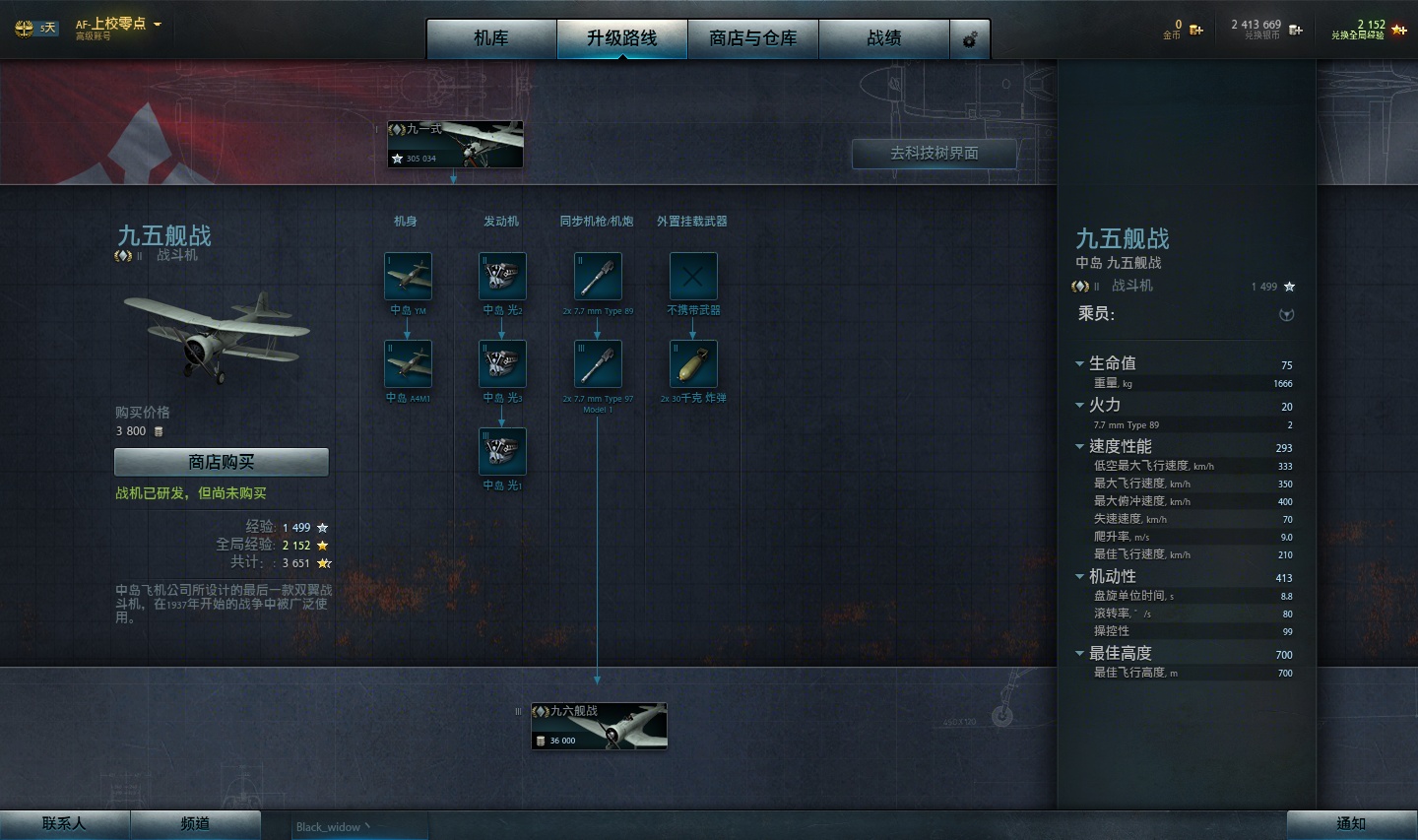Click the crew icon in 乘员 section
This screenshot has height=840, width=1418.
click(1285, 313)
